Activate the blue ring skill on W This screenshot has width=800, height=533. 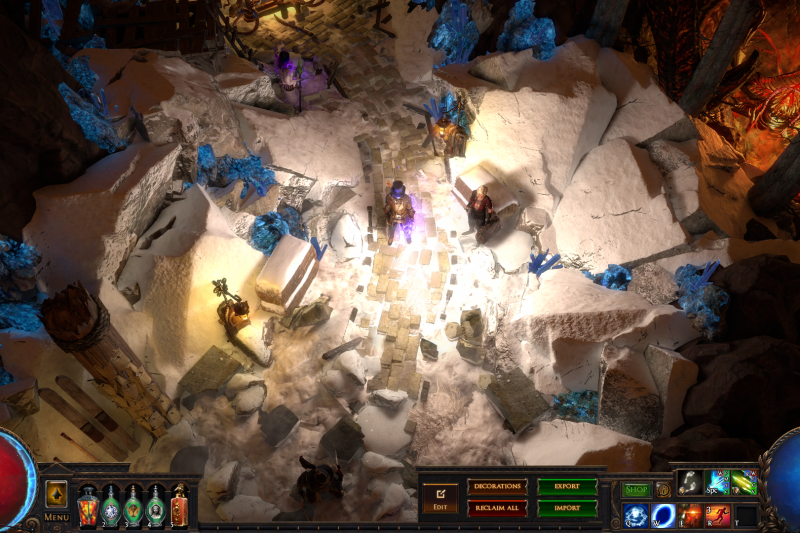(x=663, y=515)
